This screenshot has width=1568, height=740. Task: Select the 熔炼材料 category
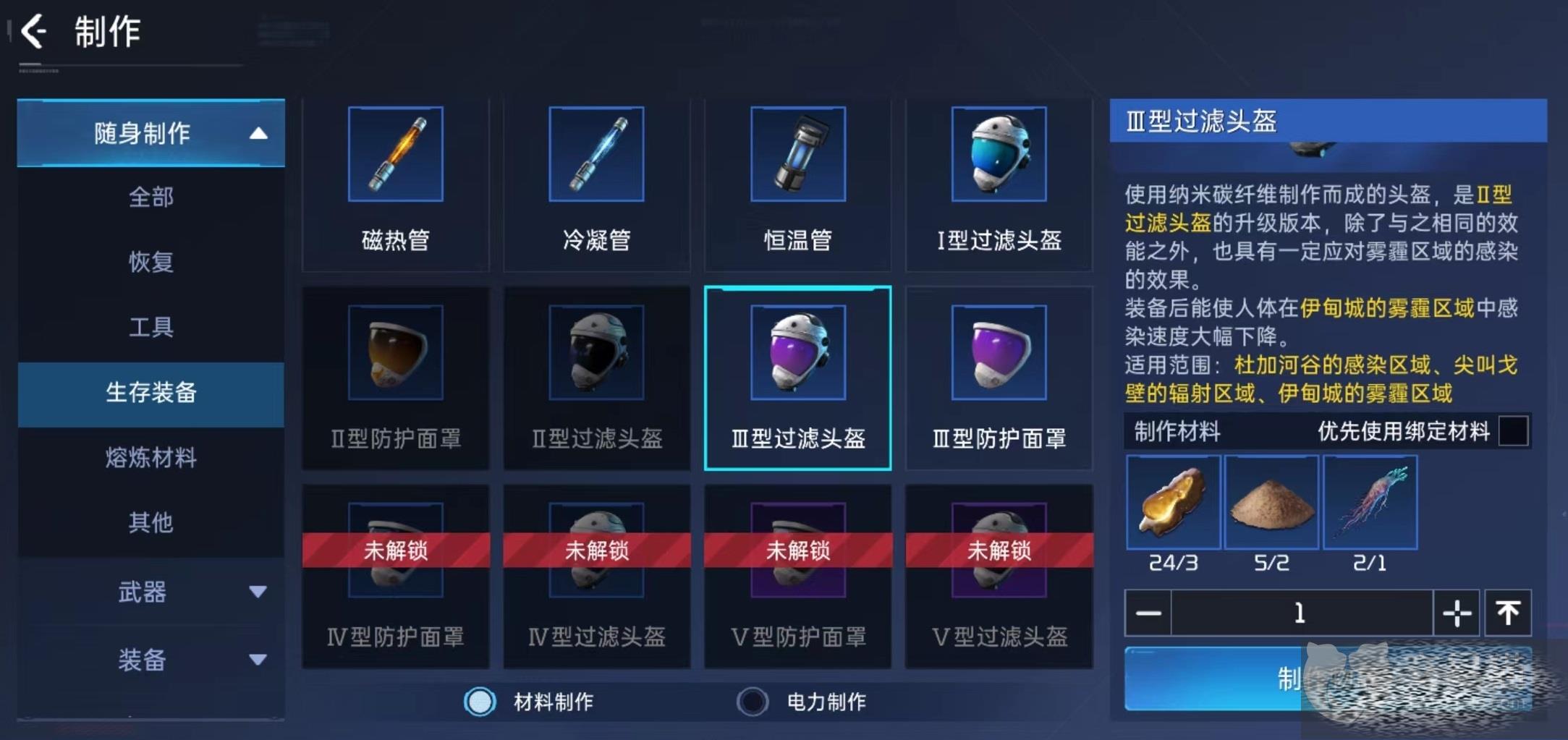(151, 457)
